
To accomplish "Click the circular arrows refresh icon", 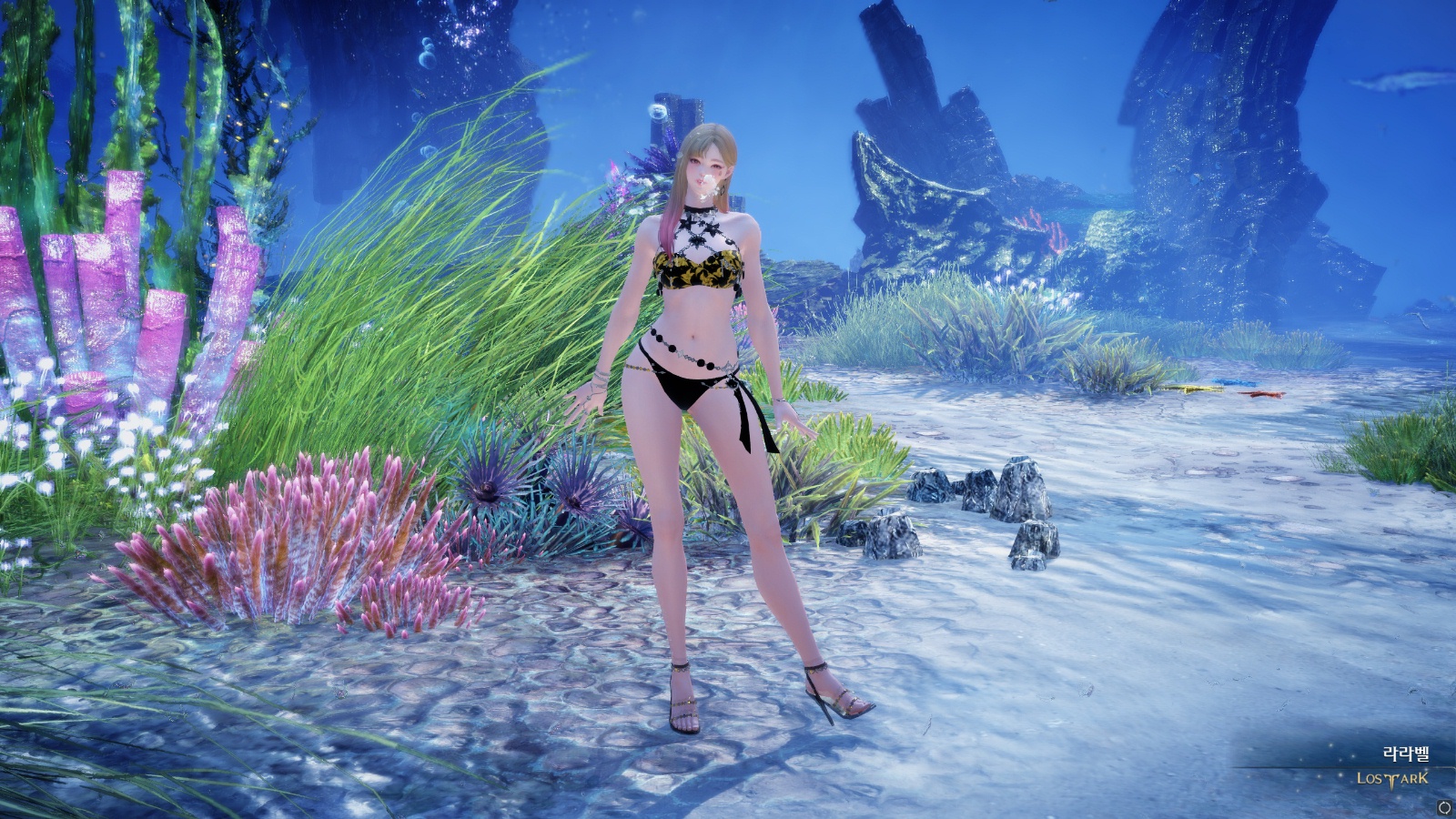I will tap(1444, 807).
